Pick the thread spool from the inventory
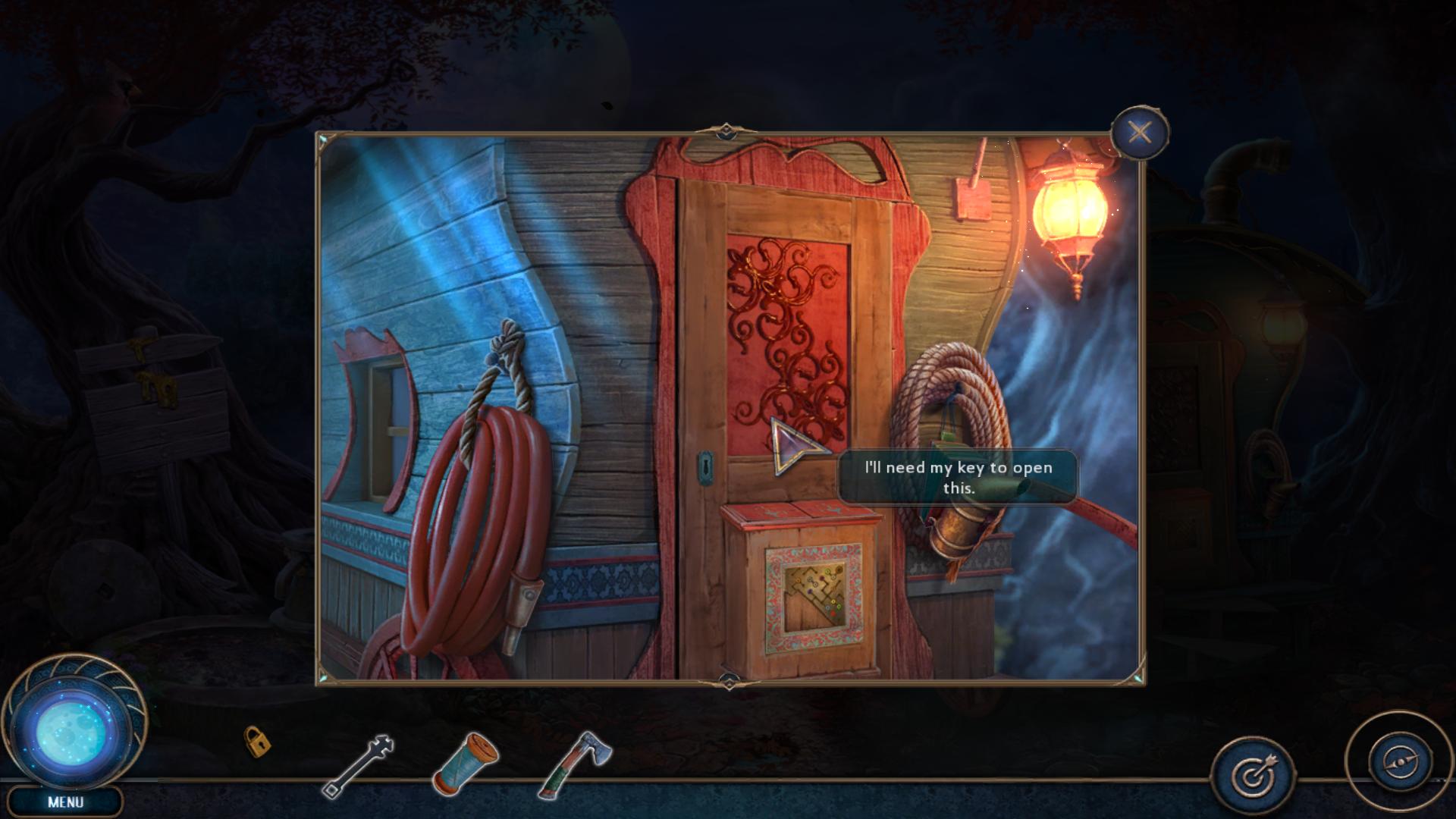This screenshot has width=1456, height=819. [466, 762]
